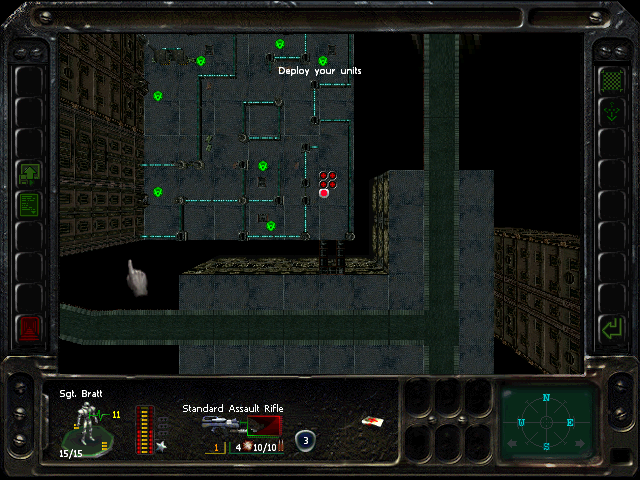Open the green disk-and-arrow save/load button
640x480 pixels.
pyautogui.click(x=30, y=174)
